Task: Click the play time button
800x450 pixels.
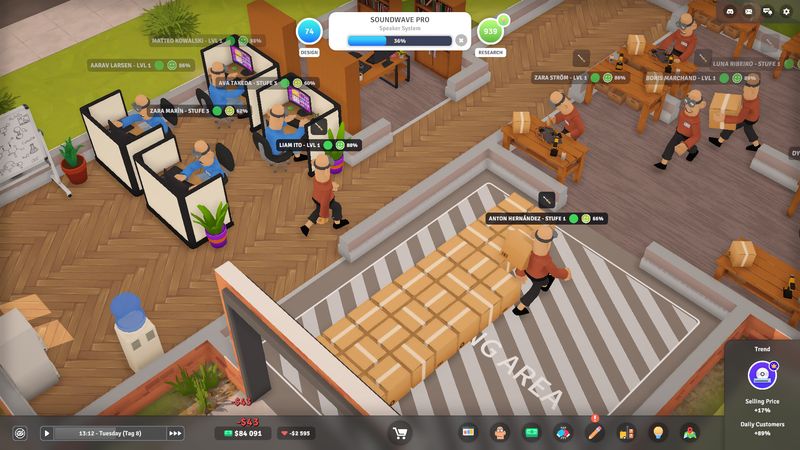Action: 46,433
